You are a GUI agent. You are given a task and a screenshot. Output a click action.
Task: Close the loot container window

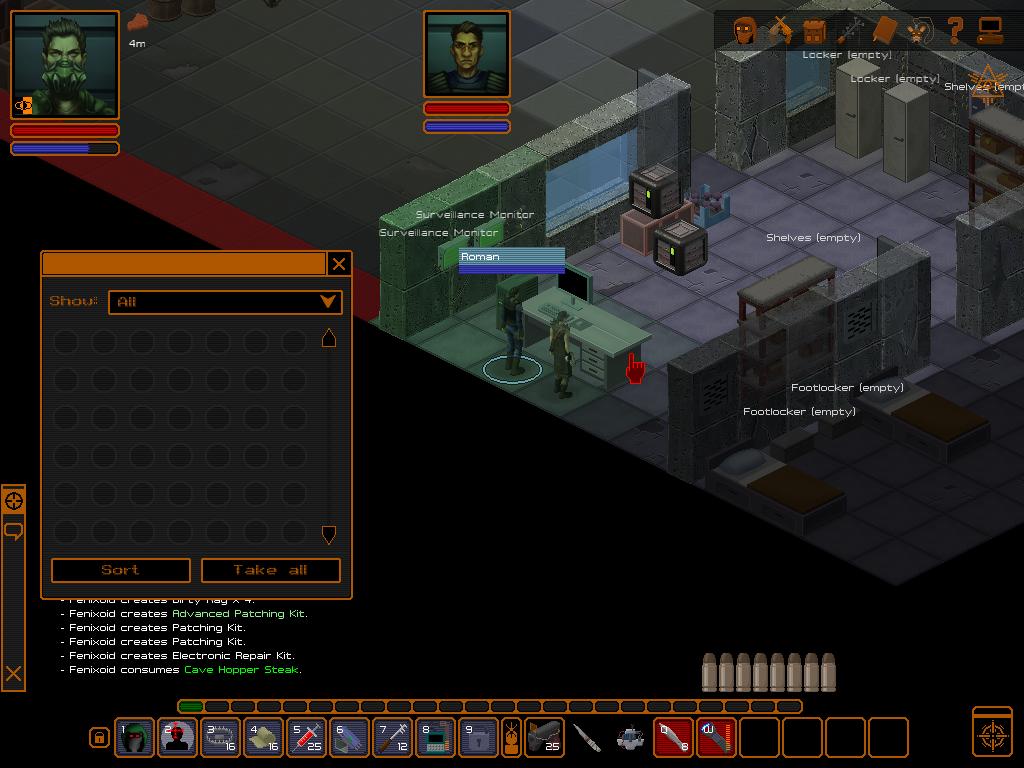pos(339,264)
